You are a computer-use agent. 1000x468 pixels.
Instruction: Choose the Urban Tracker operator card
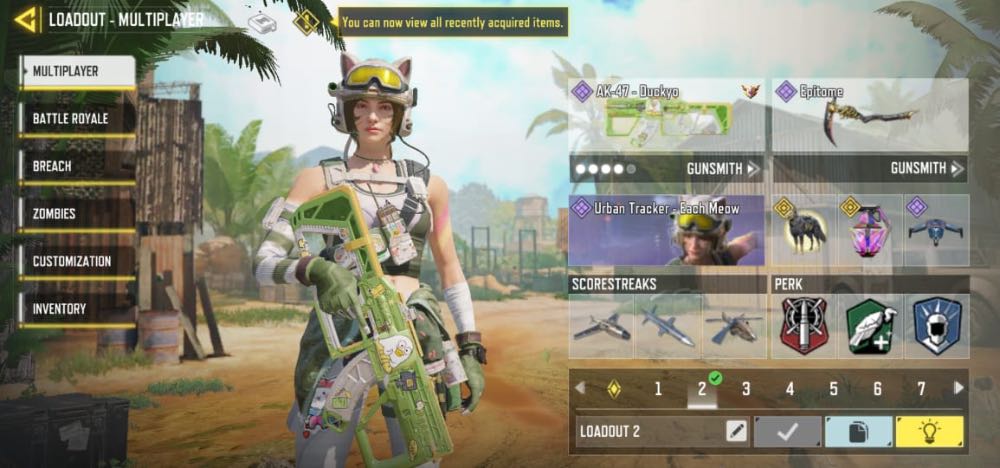click(x=666, y=230)
